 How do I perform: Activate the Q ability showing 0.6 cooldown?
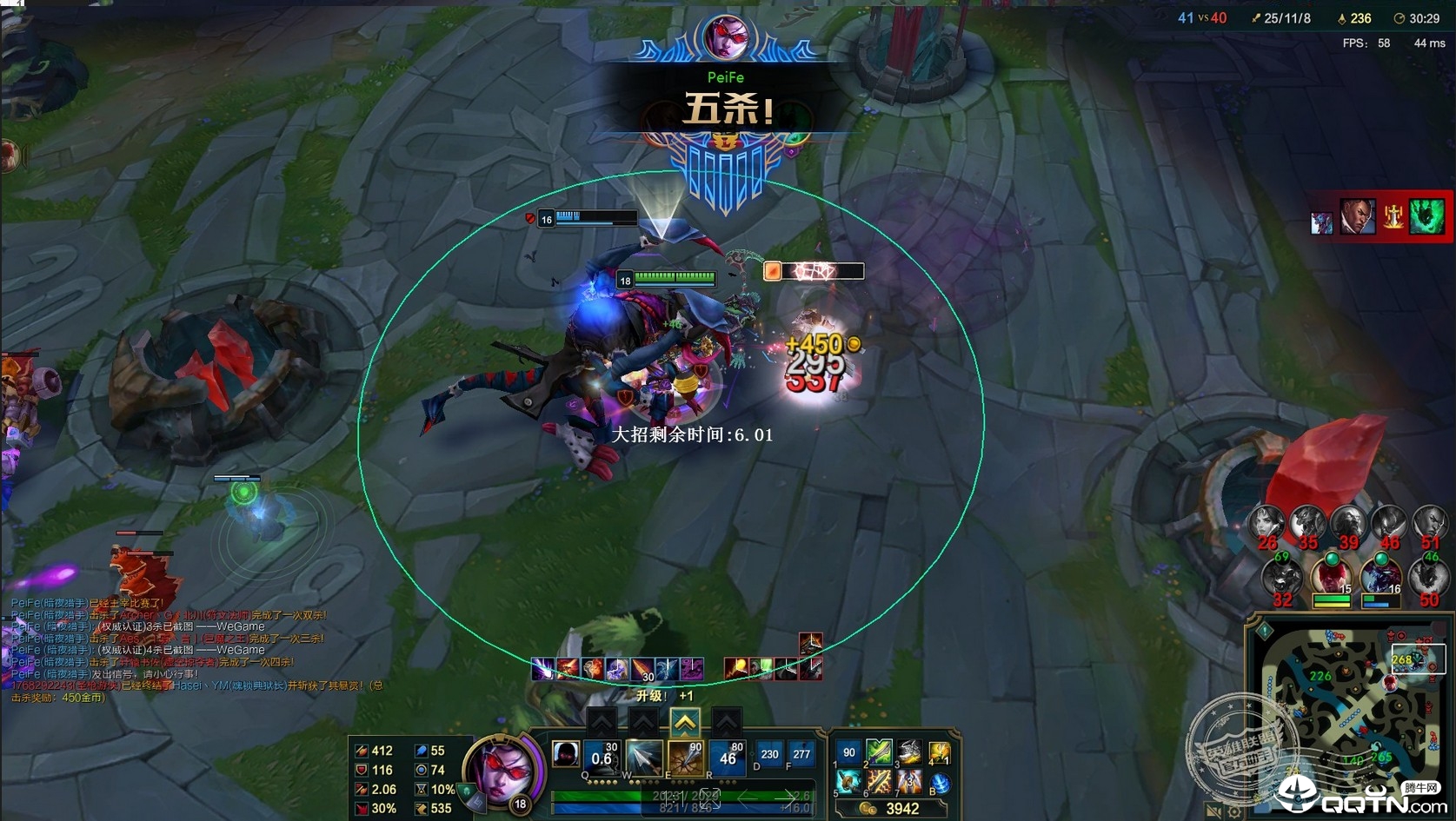pyautogui.click(x=602, y=758)
